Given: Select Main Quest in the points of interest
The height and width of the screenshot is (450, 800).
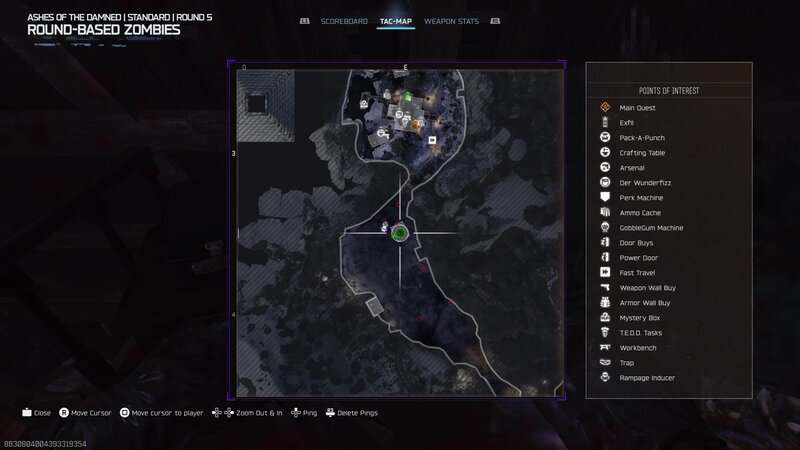Looking at the screenshot, I should tap(639, 108).
